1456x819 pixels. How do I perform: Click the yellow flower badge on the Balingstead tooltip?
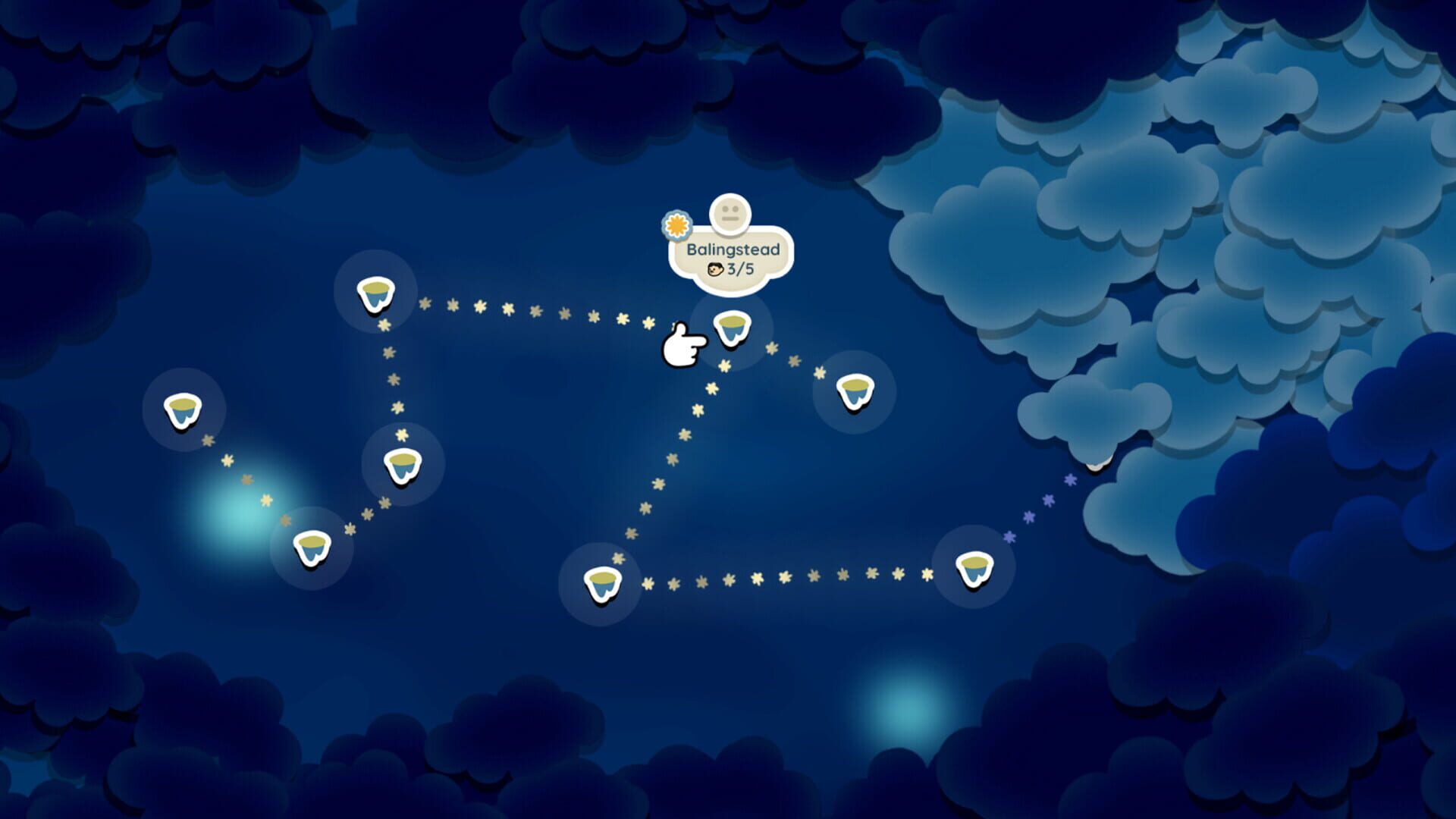(677, 224)
